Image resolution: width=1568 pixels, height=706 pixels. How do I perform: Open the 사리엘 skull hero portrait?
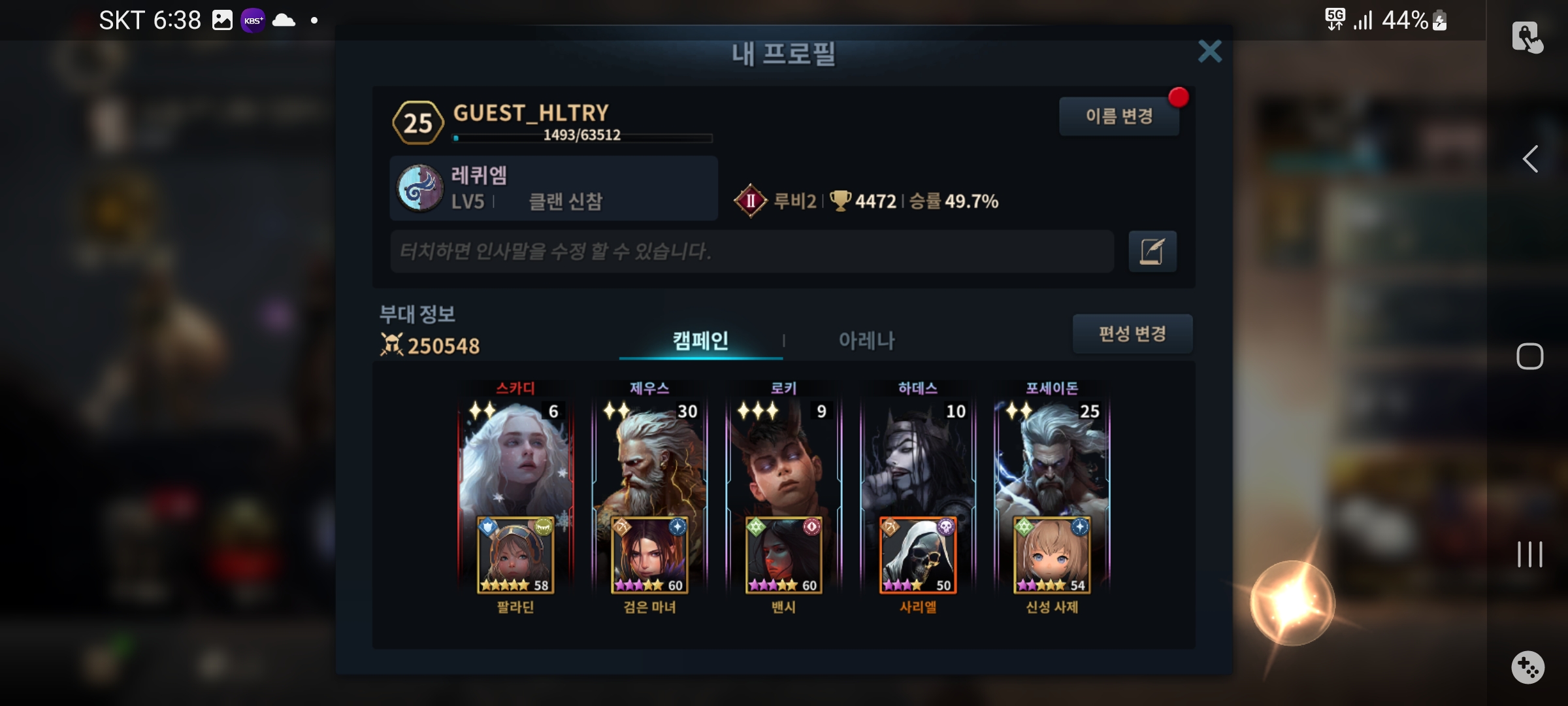[x=918, y=556]
